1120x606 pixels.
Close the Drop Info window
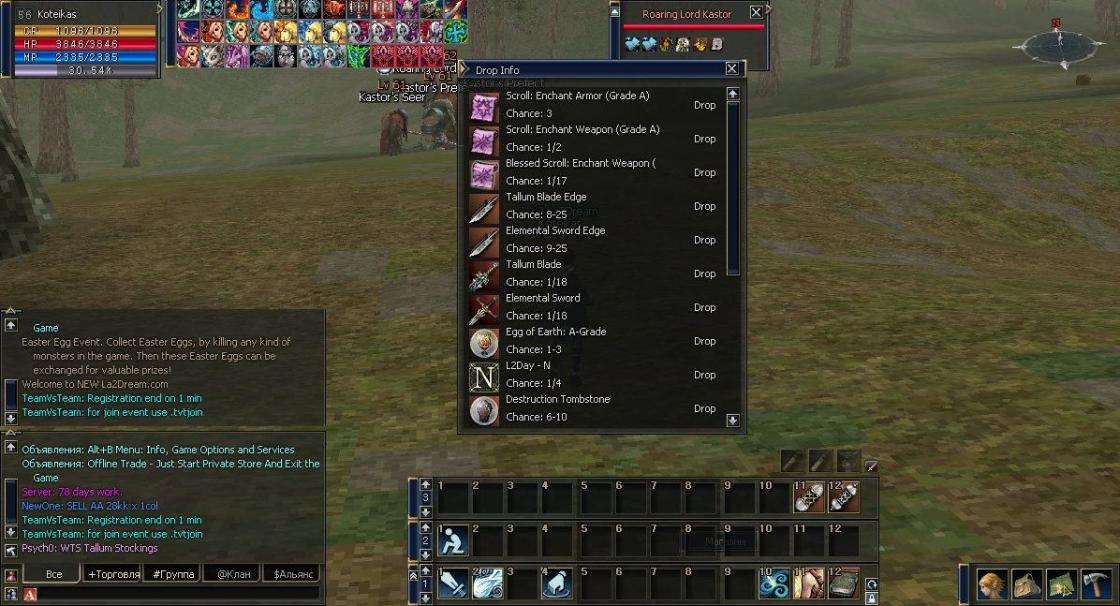732,69
